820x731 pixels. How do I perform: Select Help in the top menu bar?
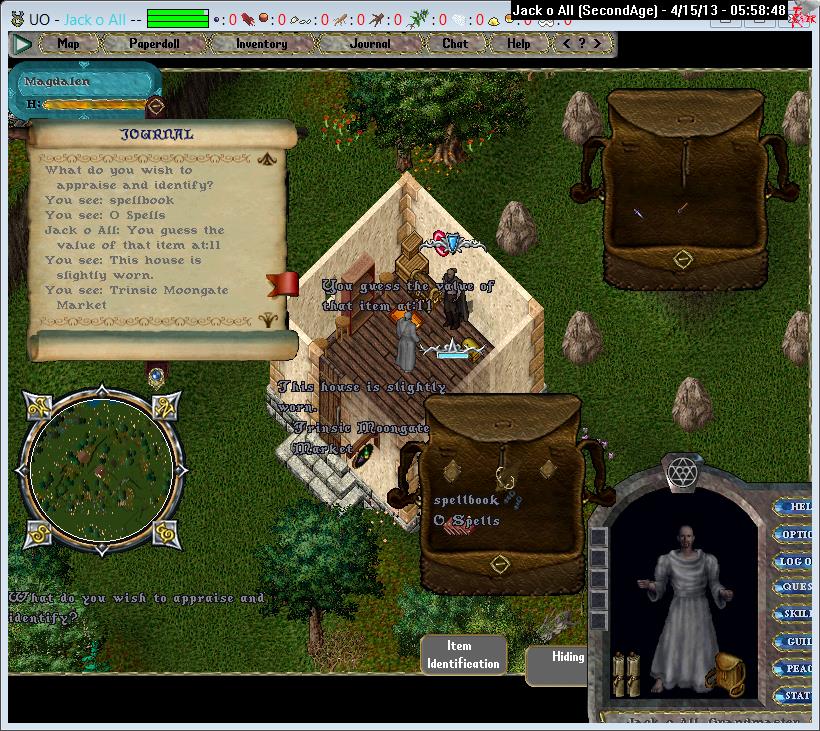[x=518, y=44]
